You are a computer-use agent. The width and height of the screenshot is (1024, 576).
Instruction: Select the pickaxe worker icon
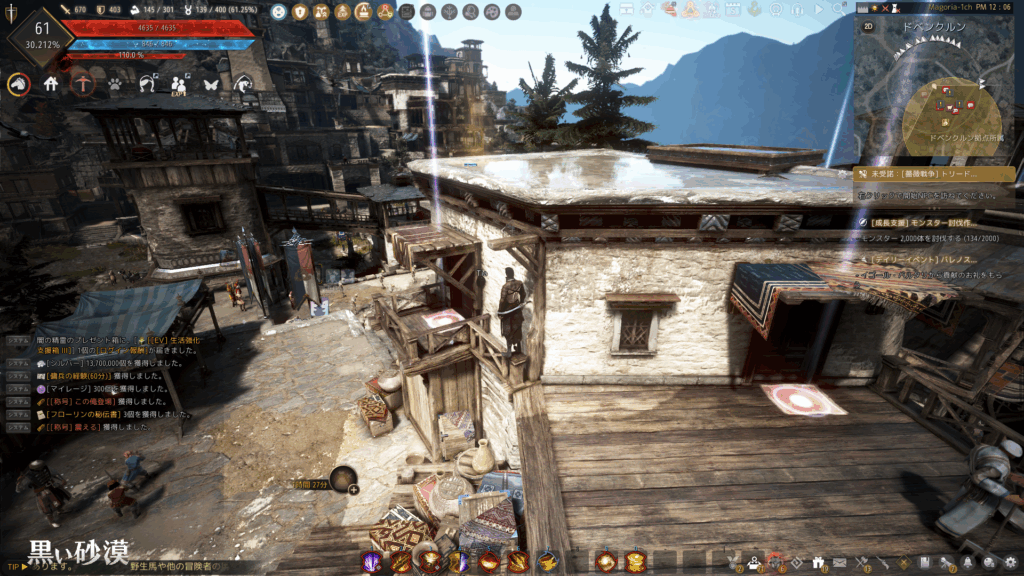point(83,85)
